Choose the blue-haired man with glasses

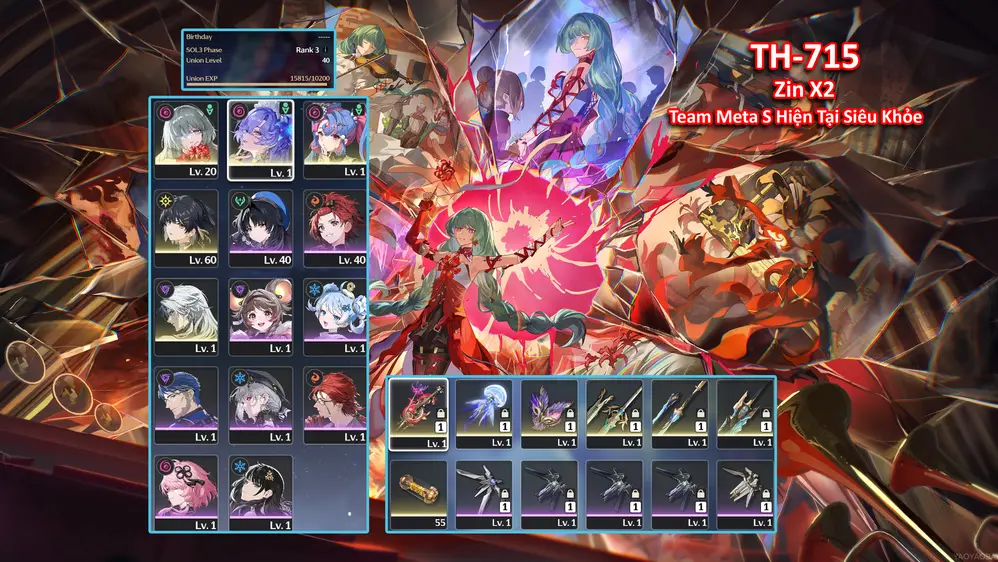click(188, 405)
